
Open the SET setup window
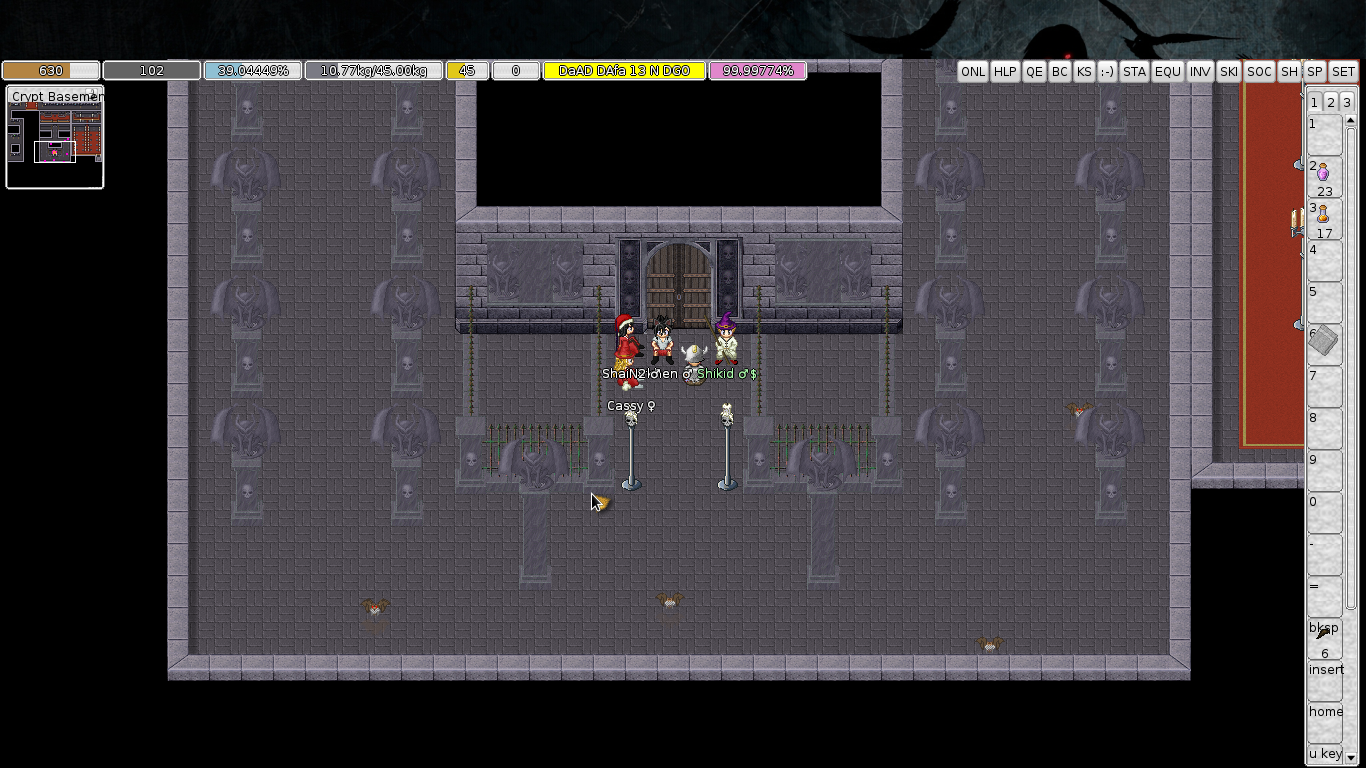point(1343,72)
